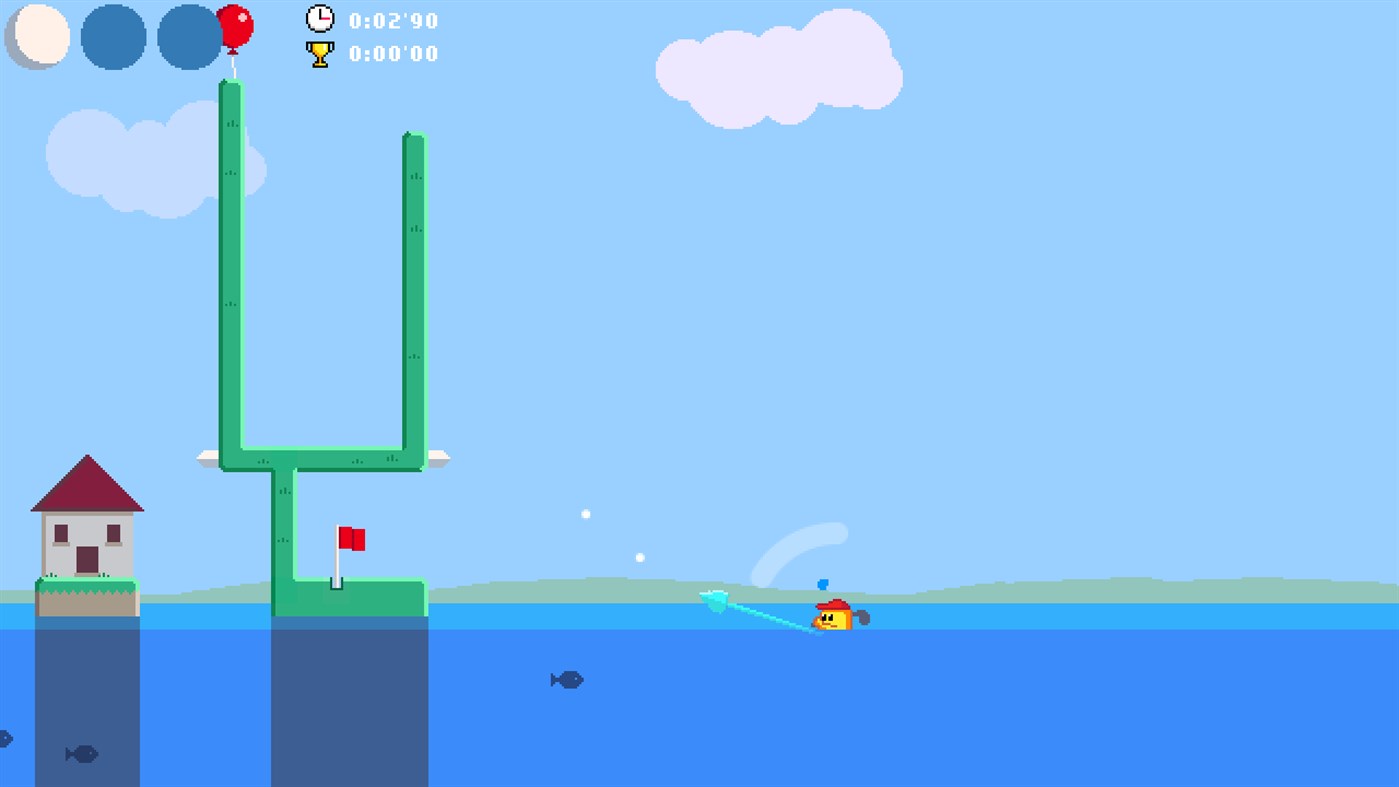Select the white ball counter circle
Viewport: 1399px width, 787px height.
click(37, 37)
